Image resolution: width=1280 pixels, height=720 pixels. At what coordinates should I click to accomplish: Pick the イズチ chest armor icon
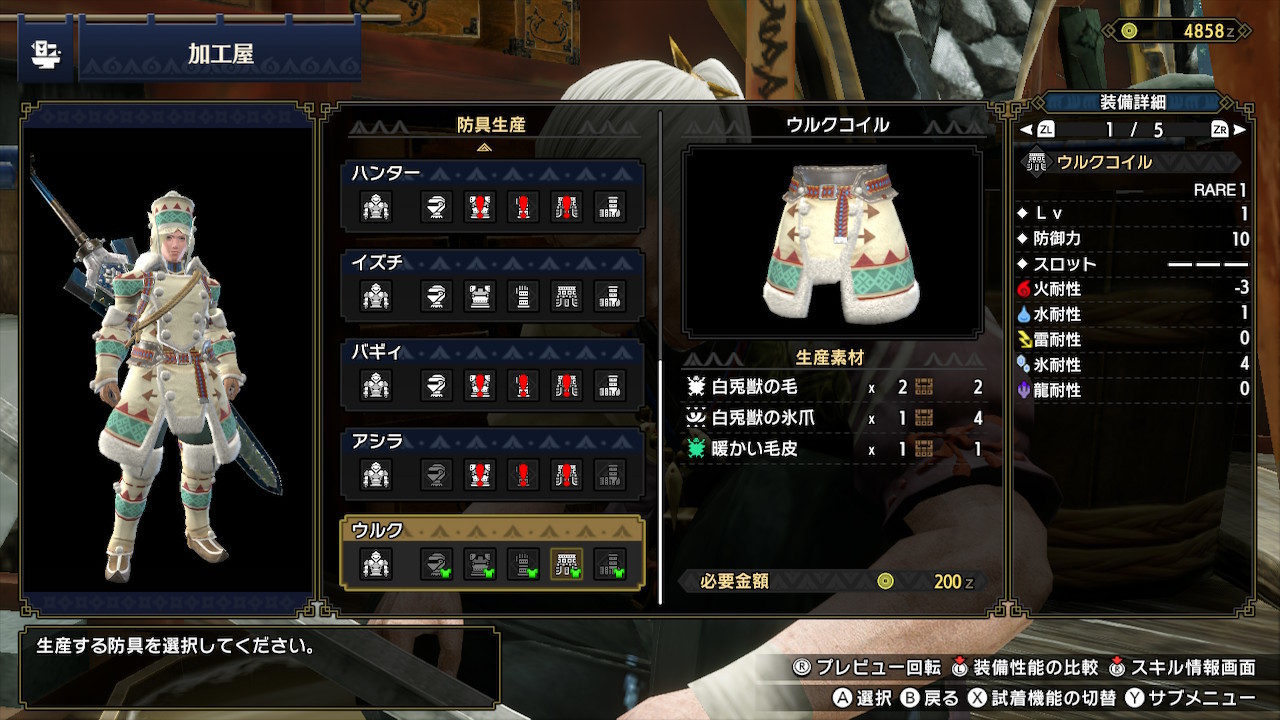(479, 296)
